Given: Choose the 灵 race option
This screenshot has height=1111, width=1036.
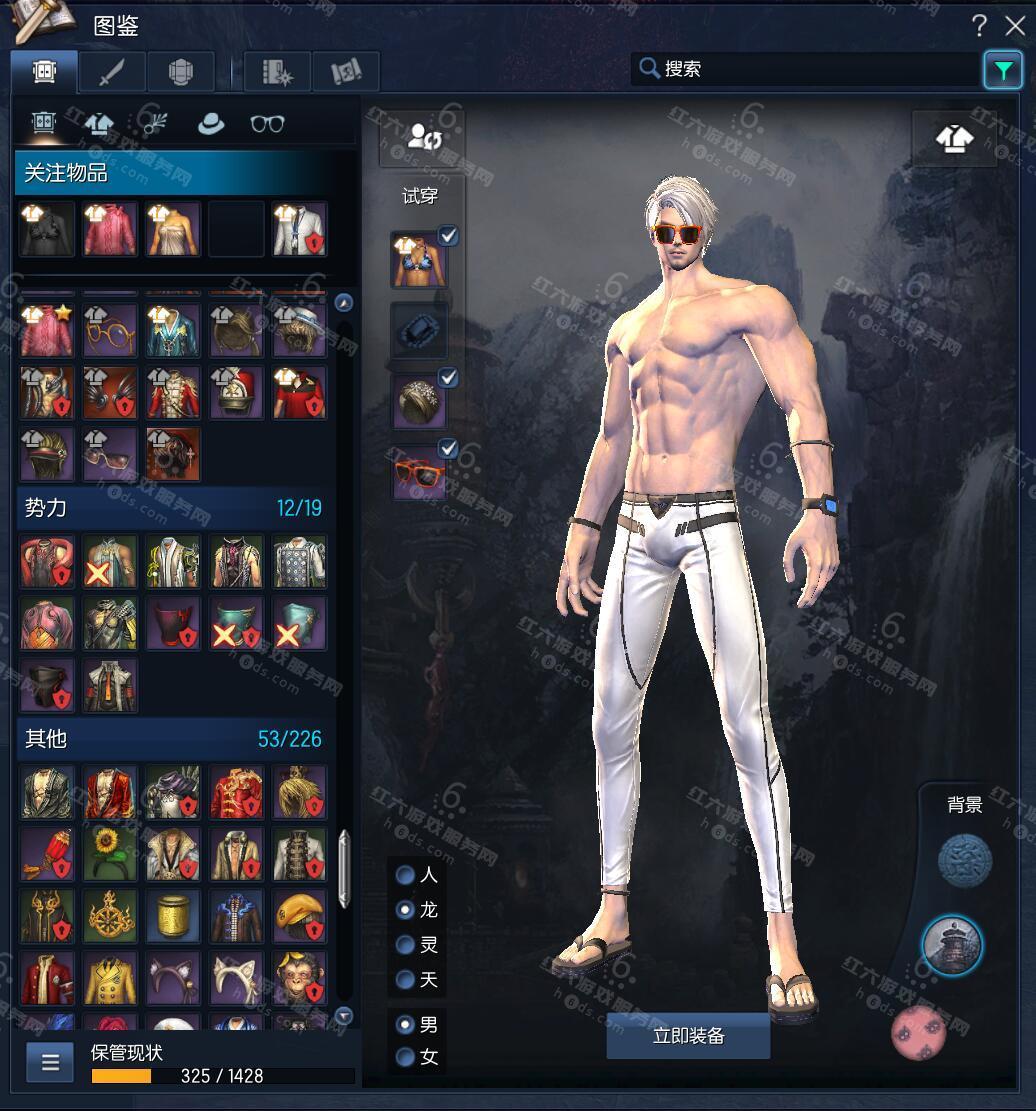Looking at the screenshot, I should tap(406, 945).
